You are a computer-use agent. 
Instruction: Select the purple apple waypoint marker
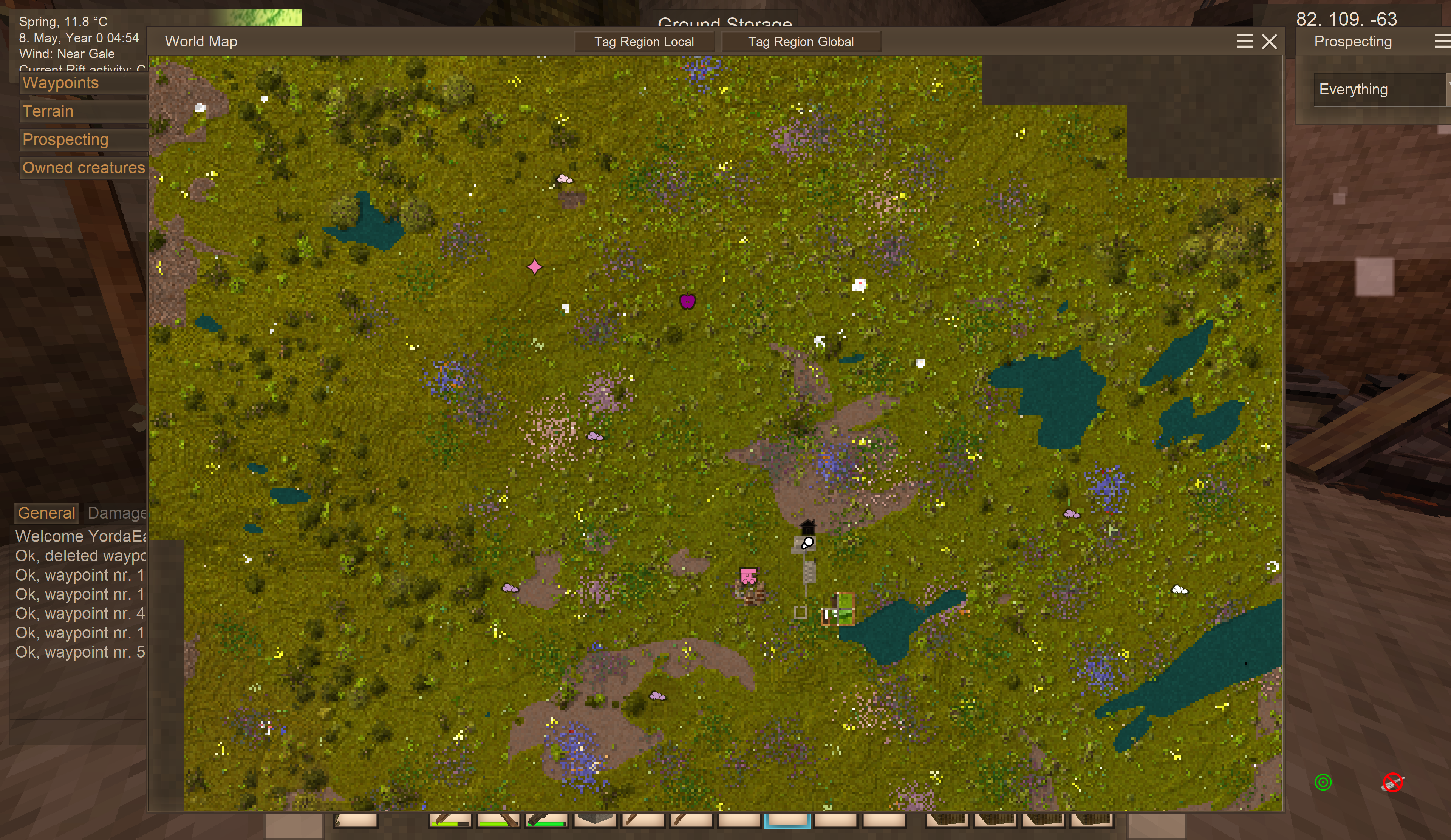(687, 301)
